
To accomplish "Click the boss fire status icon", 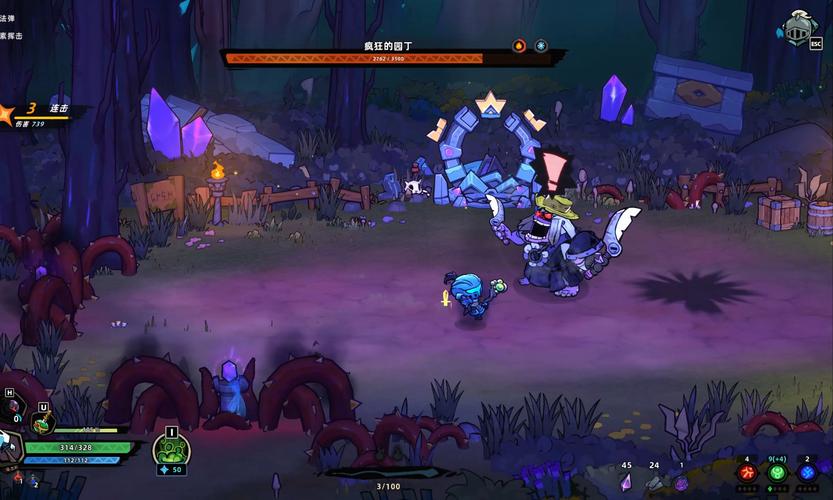I will pyautogui.click(x=518, y=45).
